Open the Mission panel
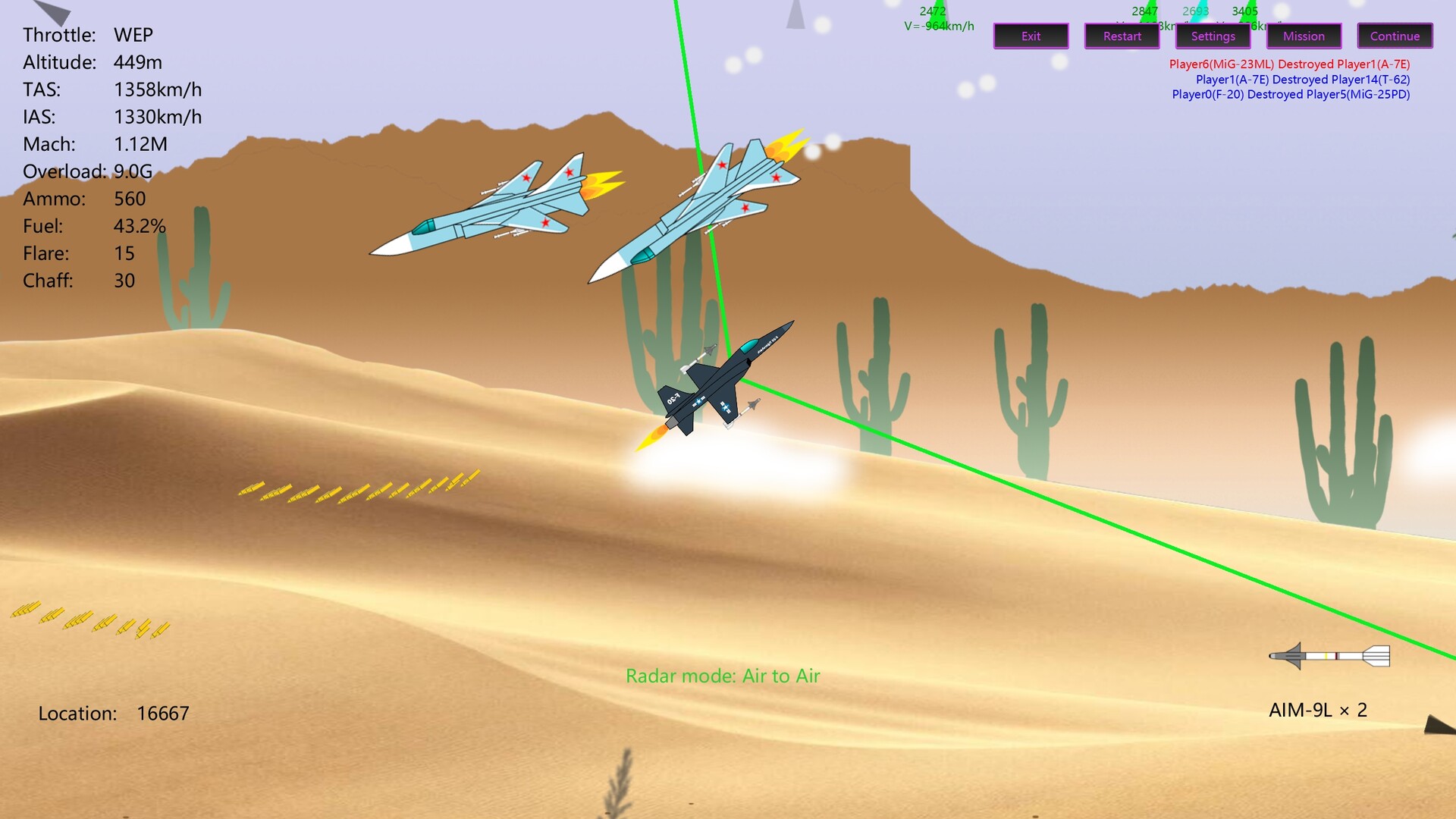The width and height of the screenshot is (1456, 819). tap(1303, 36)
